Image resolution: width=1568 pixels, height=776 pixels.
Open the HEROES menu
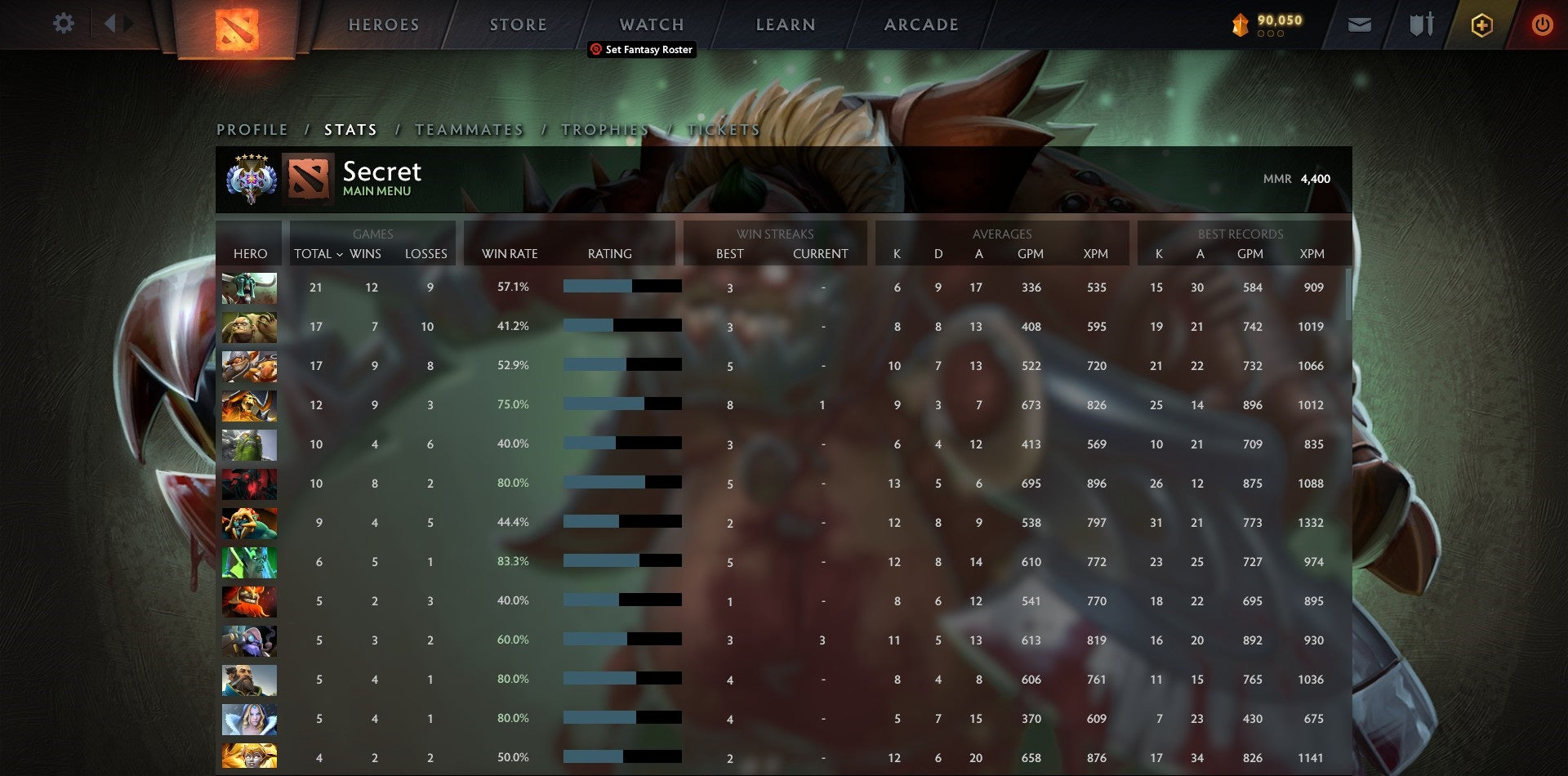[x=384, y=25]
